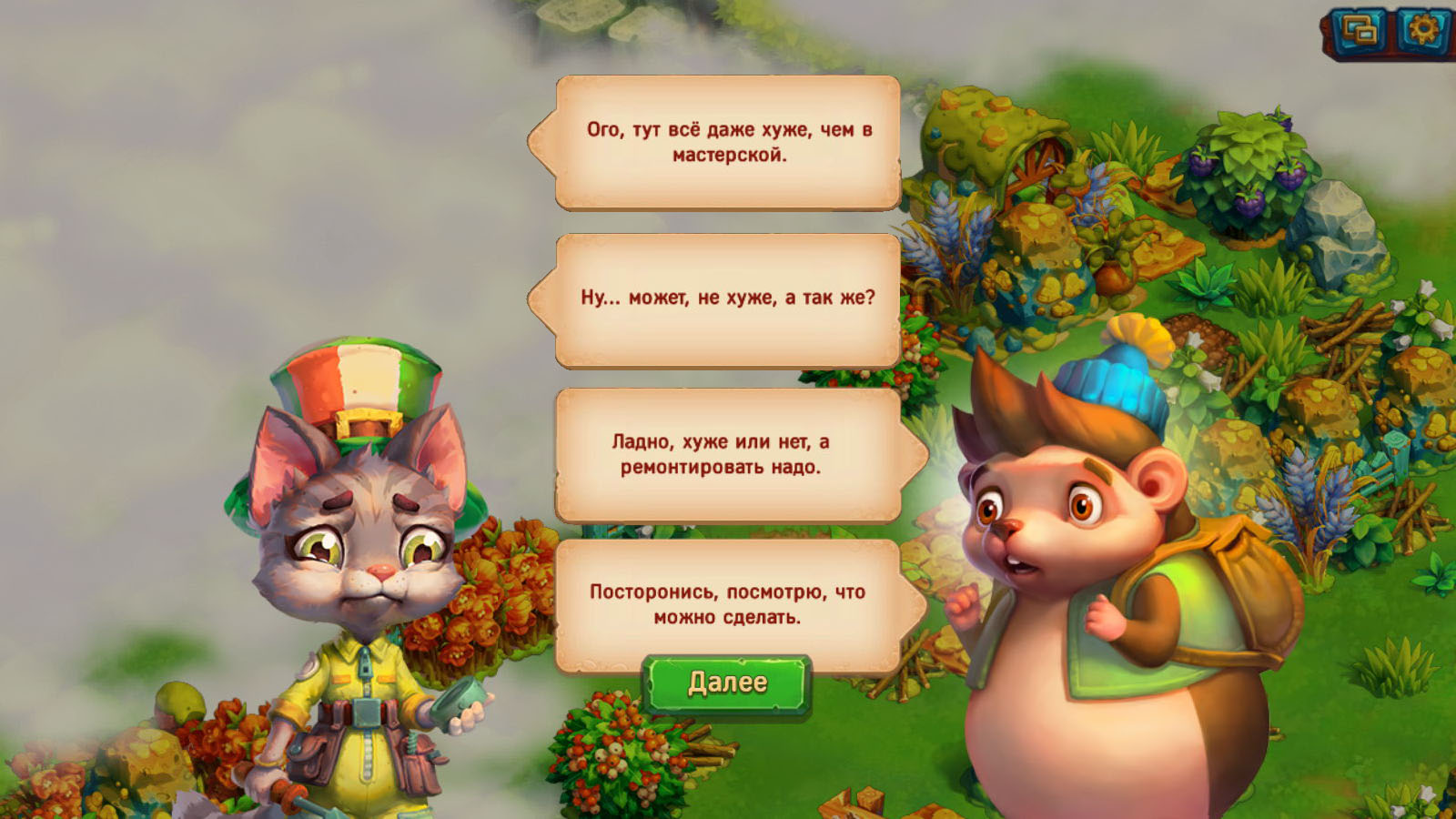Image resolution: width=1456 pixels, height=819 pixels.
Task: Toggle the window mode icon
Action: tap(1360, 32)
